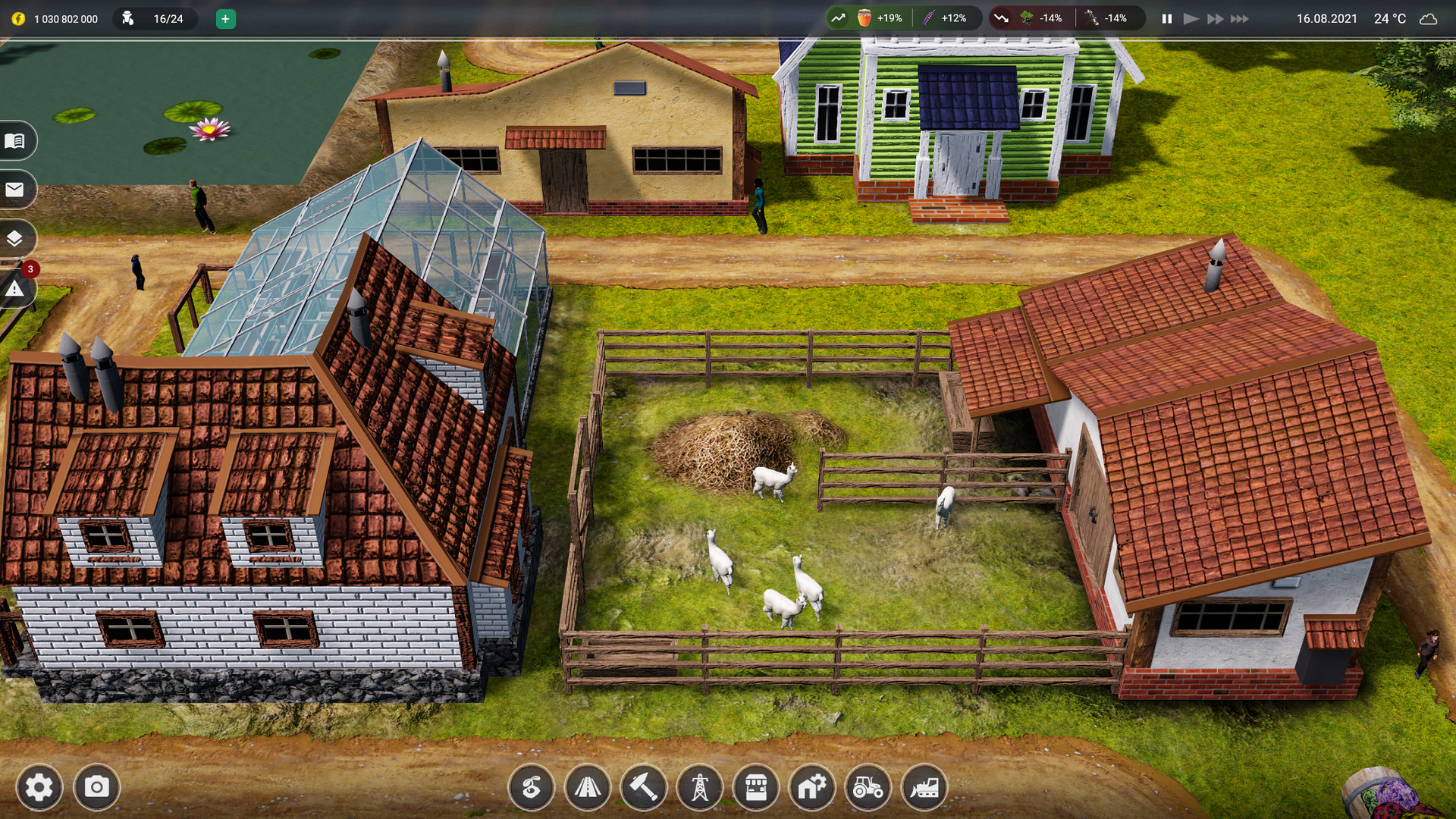
Task: Open building management with the house-gear icon
Action: coord(812,788)
